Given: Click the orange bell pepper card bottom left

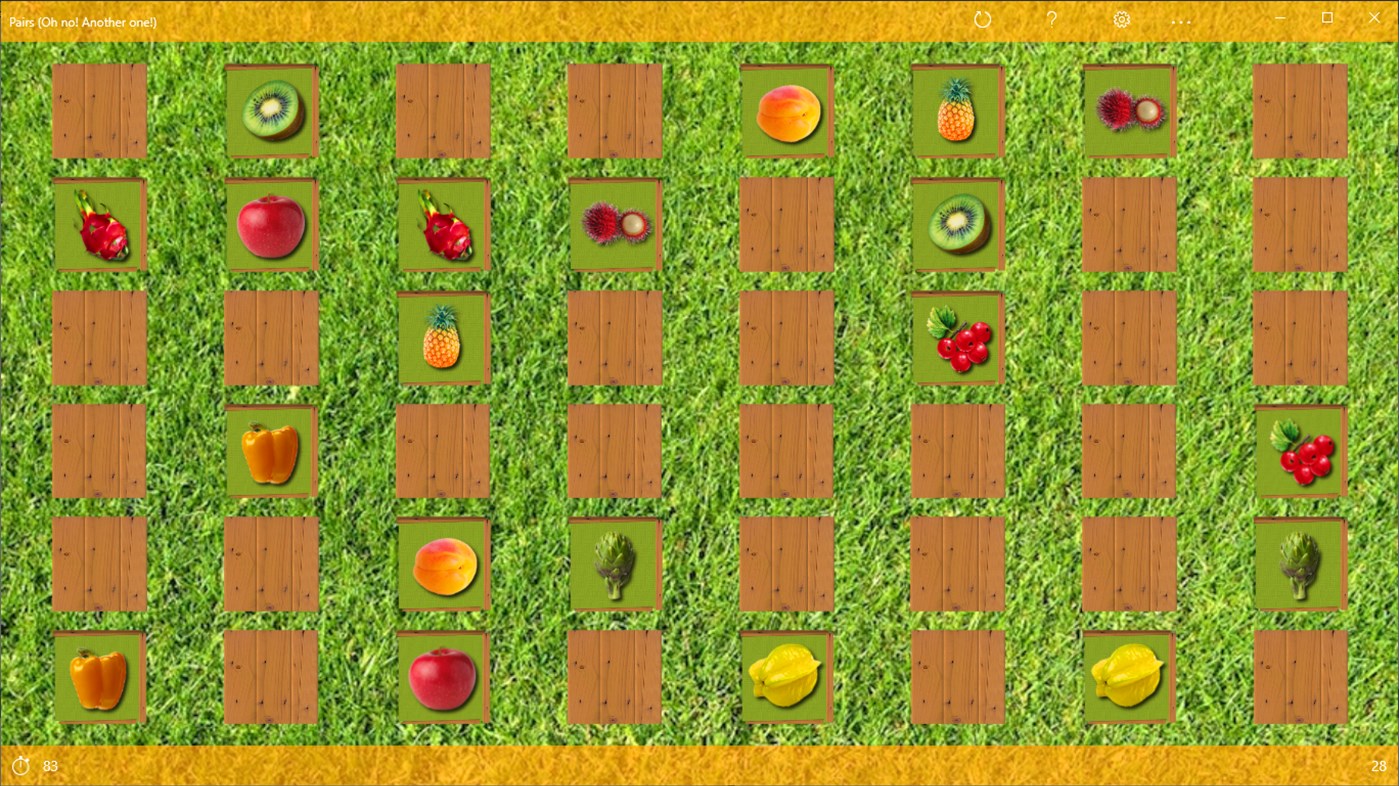Looking at the screenshot, I should click(x=100, y=676).
